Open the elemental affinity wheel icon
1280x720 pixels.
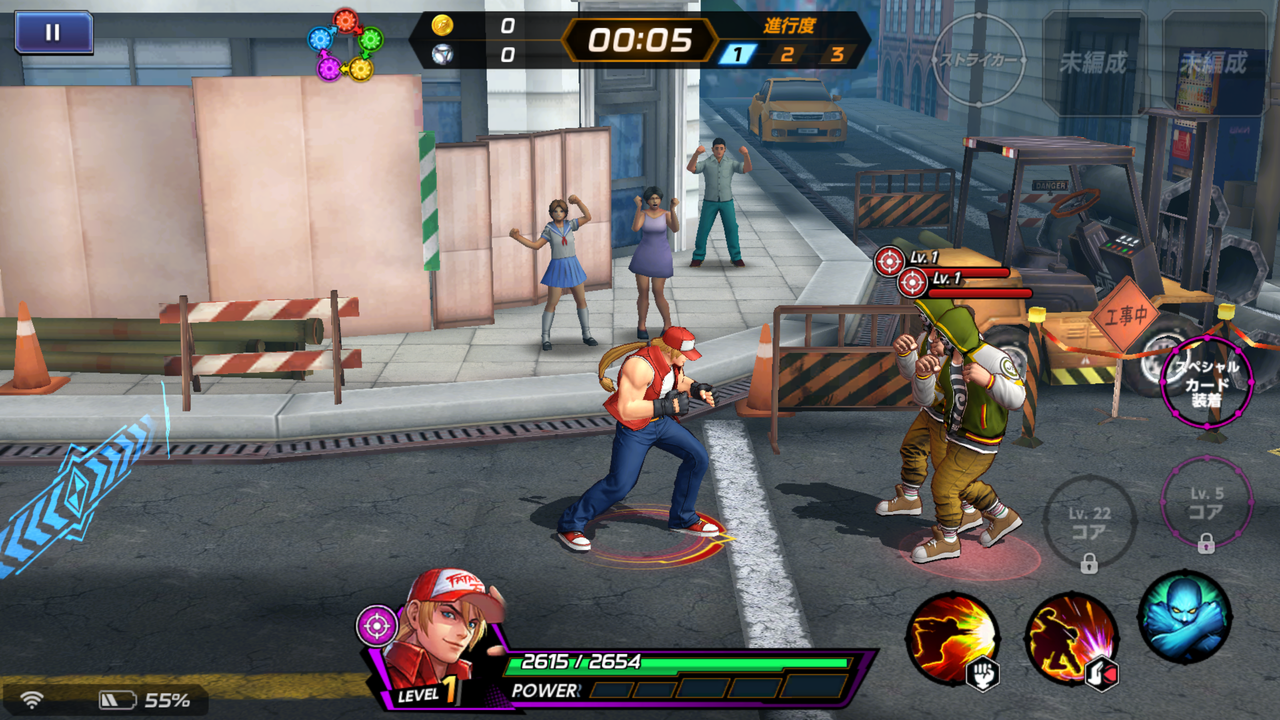(x=345, y=45)
